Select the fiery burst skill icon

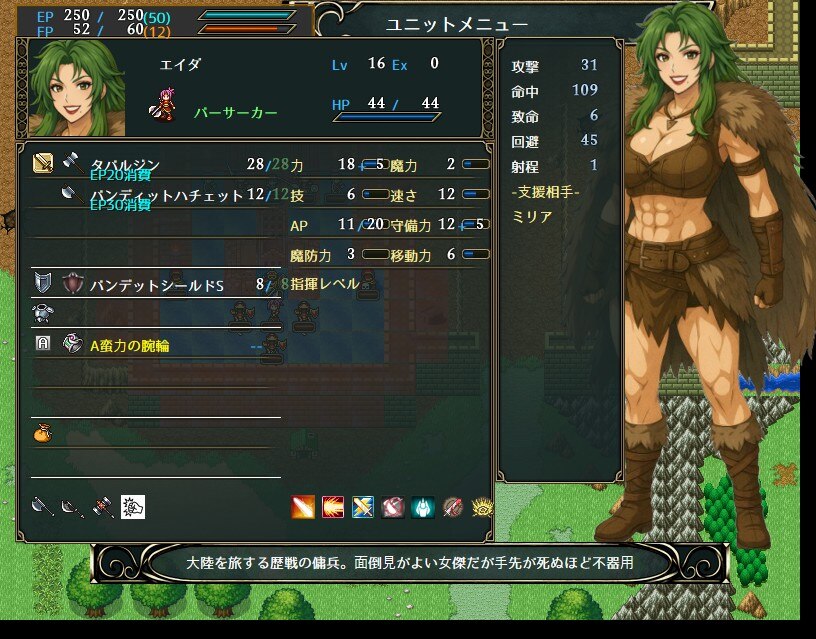point(333,507)
